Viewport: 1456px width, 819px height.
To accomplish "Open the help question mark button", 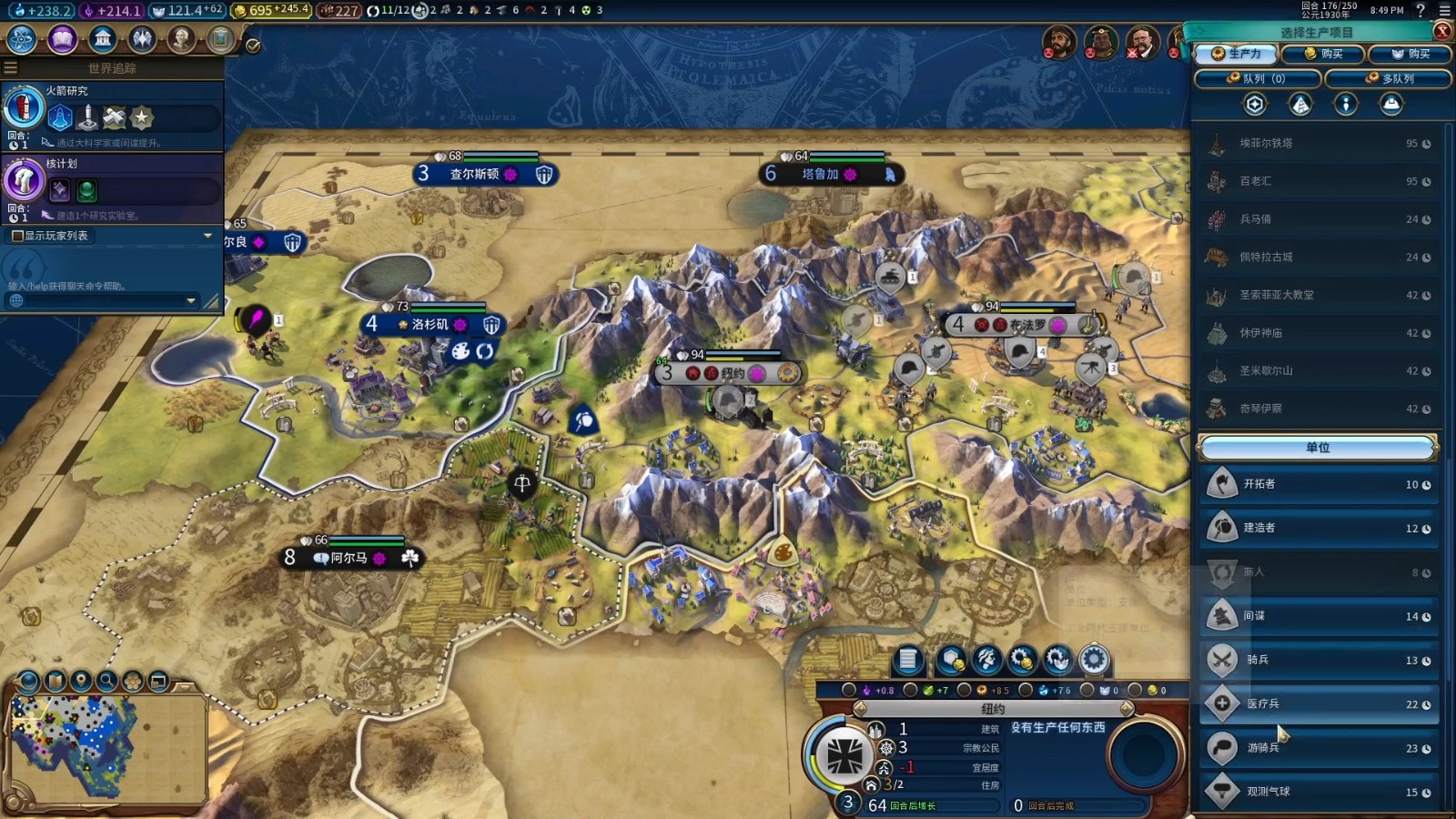I will [1421, 11].
